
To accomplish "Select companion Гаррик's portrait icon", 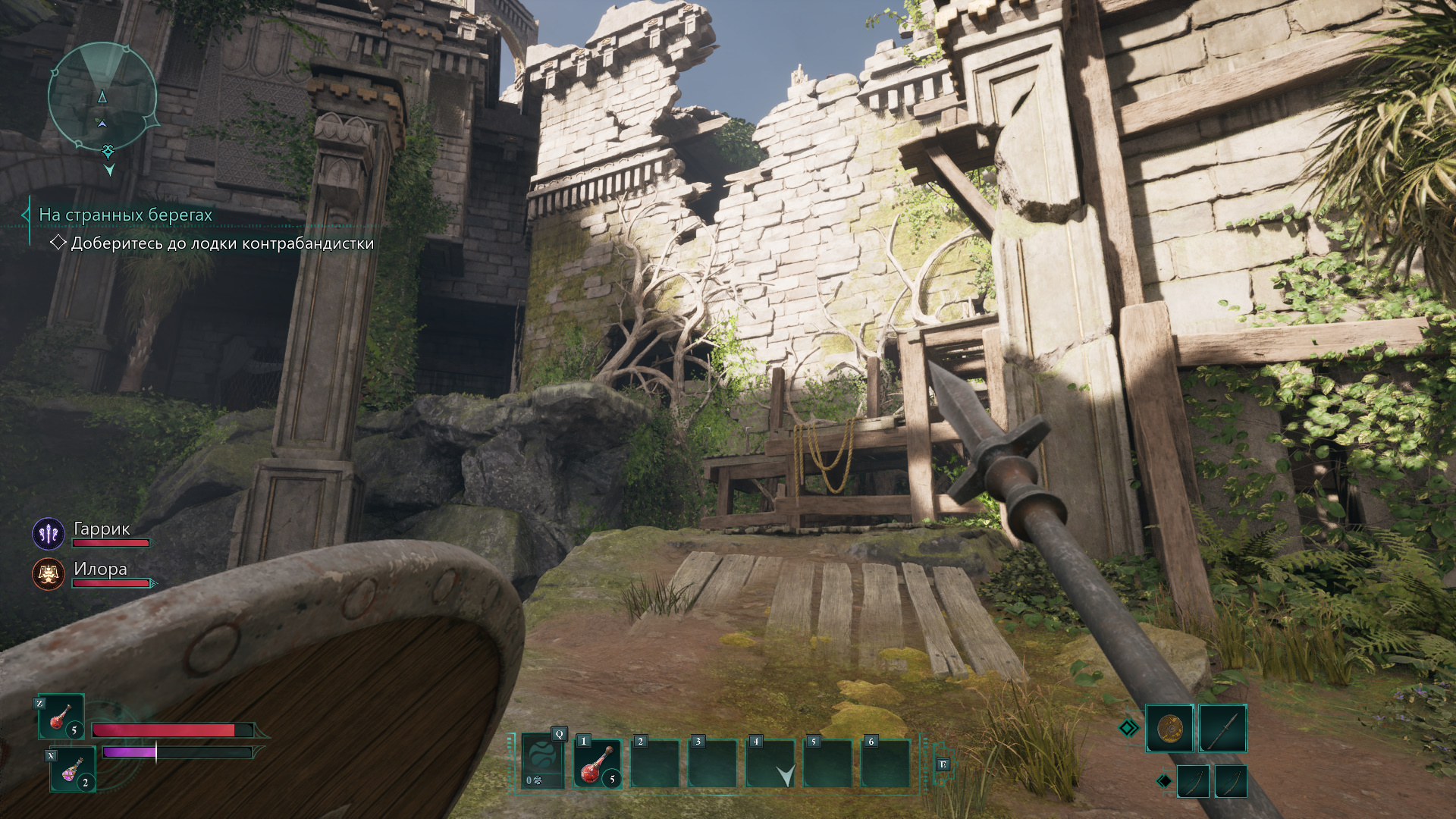I will pos(49,534).
